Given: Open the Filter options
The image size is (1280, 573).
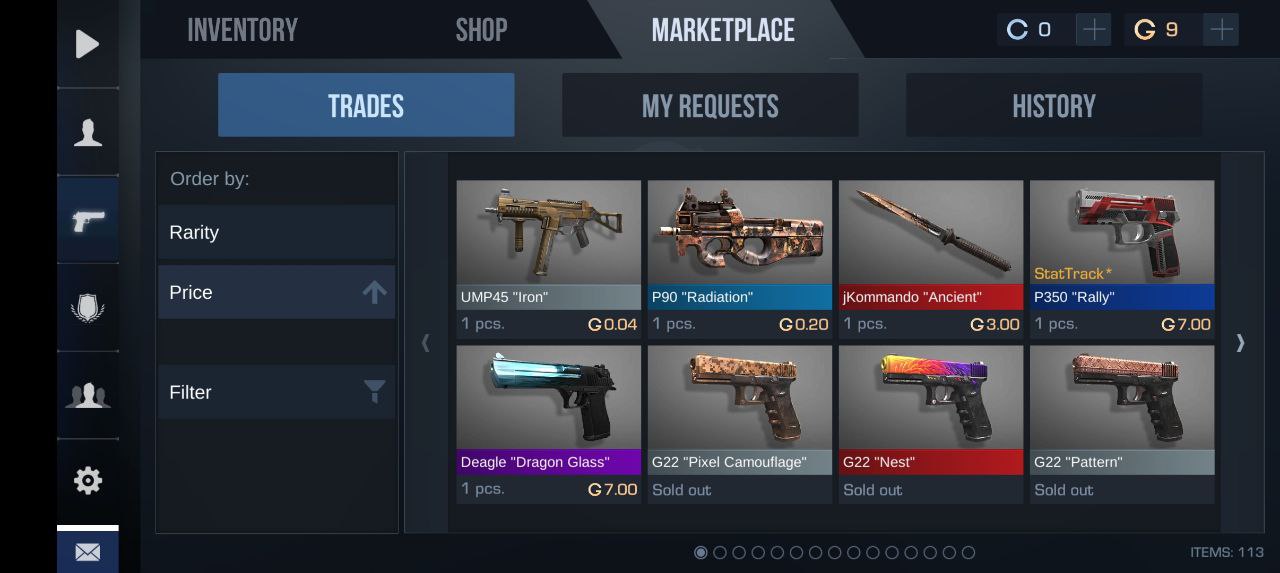Looking at the screenshot, I should pyautogui.click(x=276, y=392).
